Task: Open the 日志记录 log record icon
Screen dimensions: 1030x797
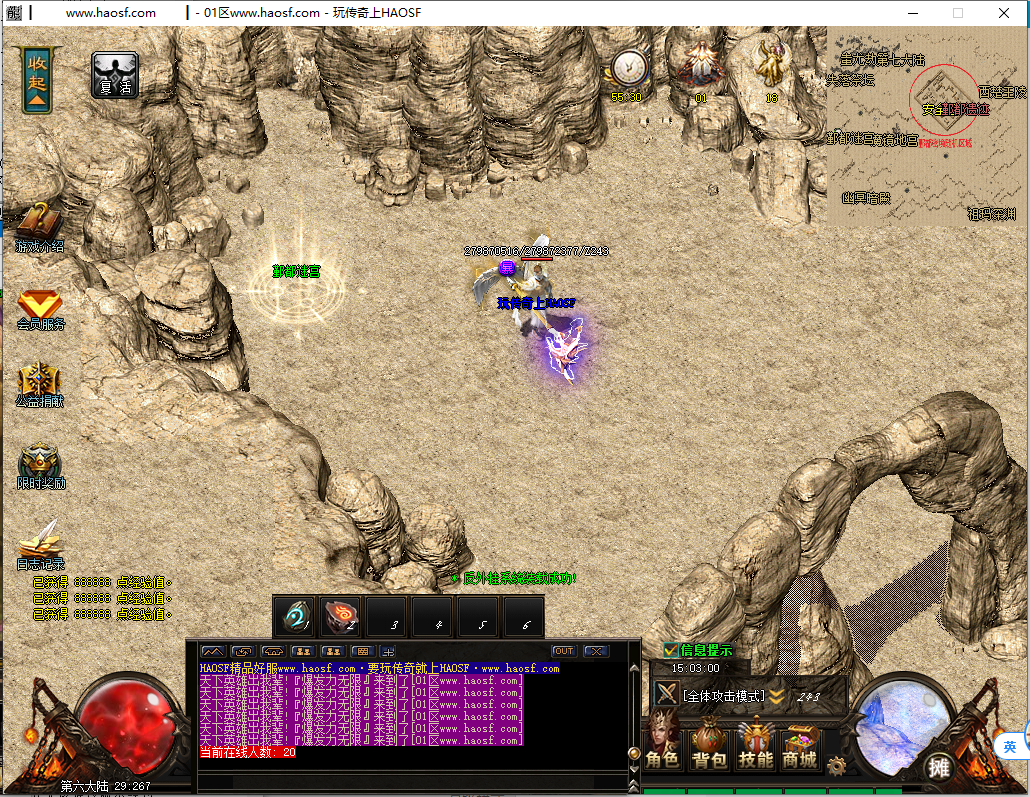Action: (x=40, y=543)
